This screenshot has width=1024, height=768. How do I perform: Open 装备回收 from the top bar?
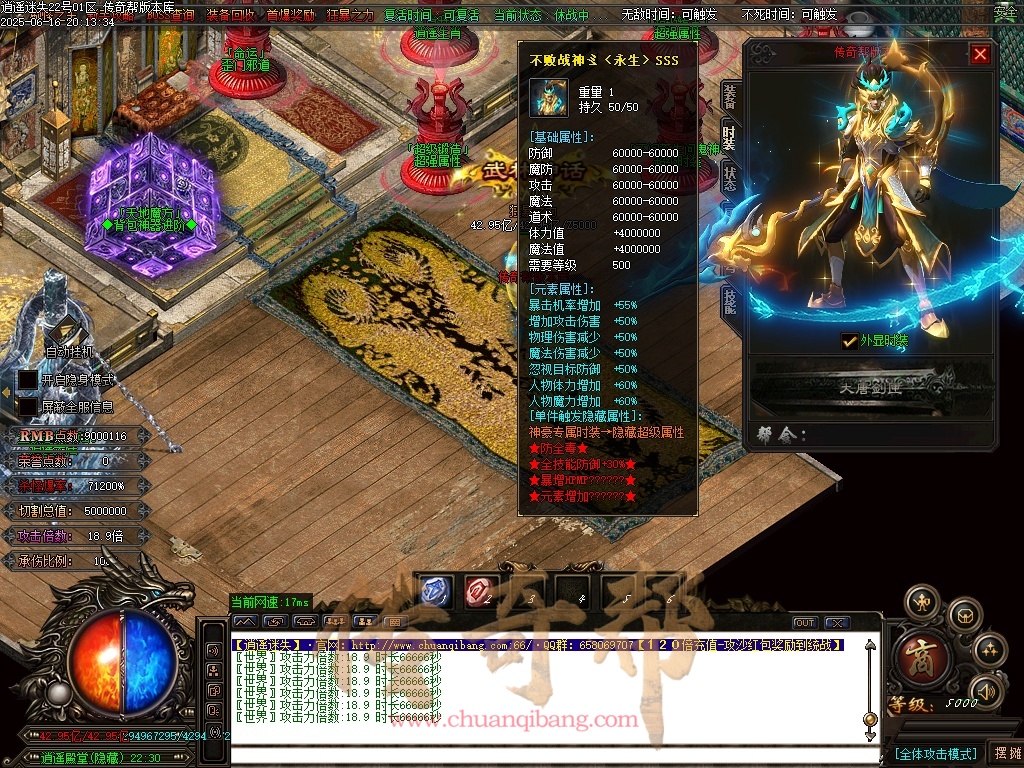coord(231,15)
